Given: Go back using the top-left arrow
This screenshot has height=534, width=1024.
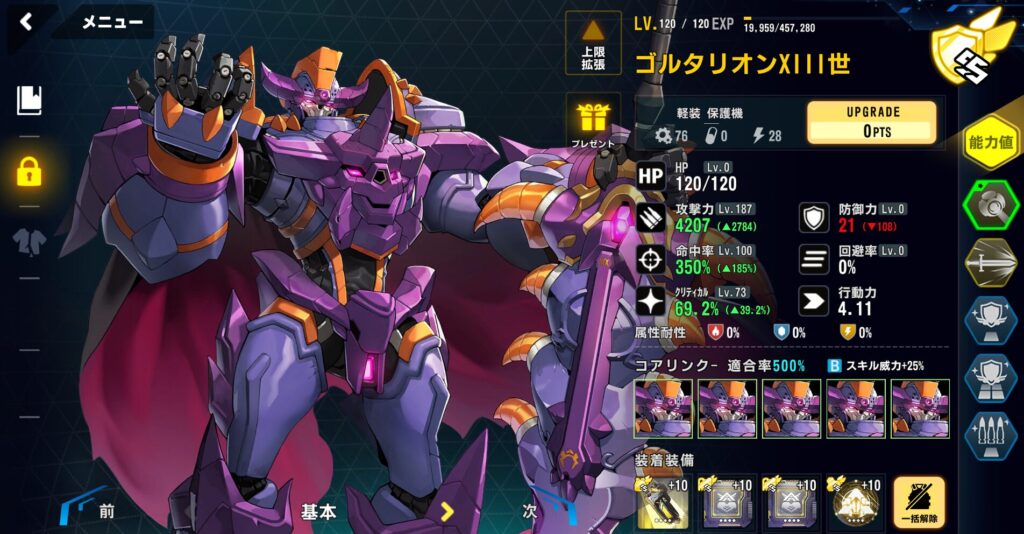Looking at the screenshot, I should pos(26,22).
